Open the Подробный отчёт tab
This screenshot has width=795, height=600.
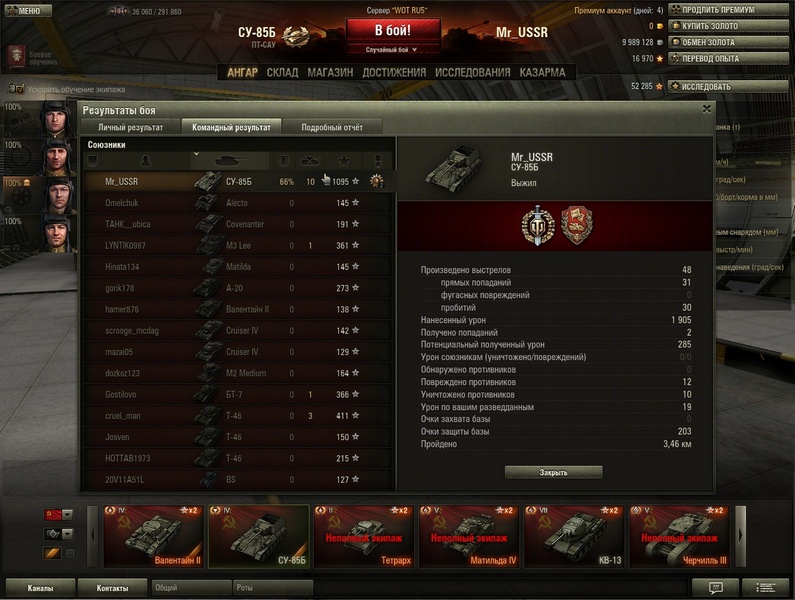click(332, 128)
